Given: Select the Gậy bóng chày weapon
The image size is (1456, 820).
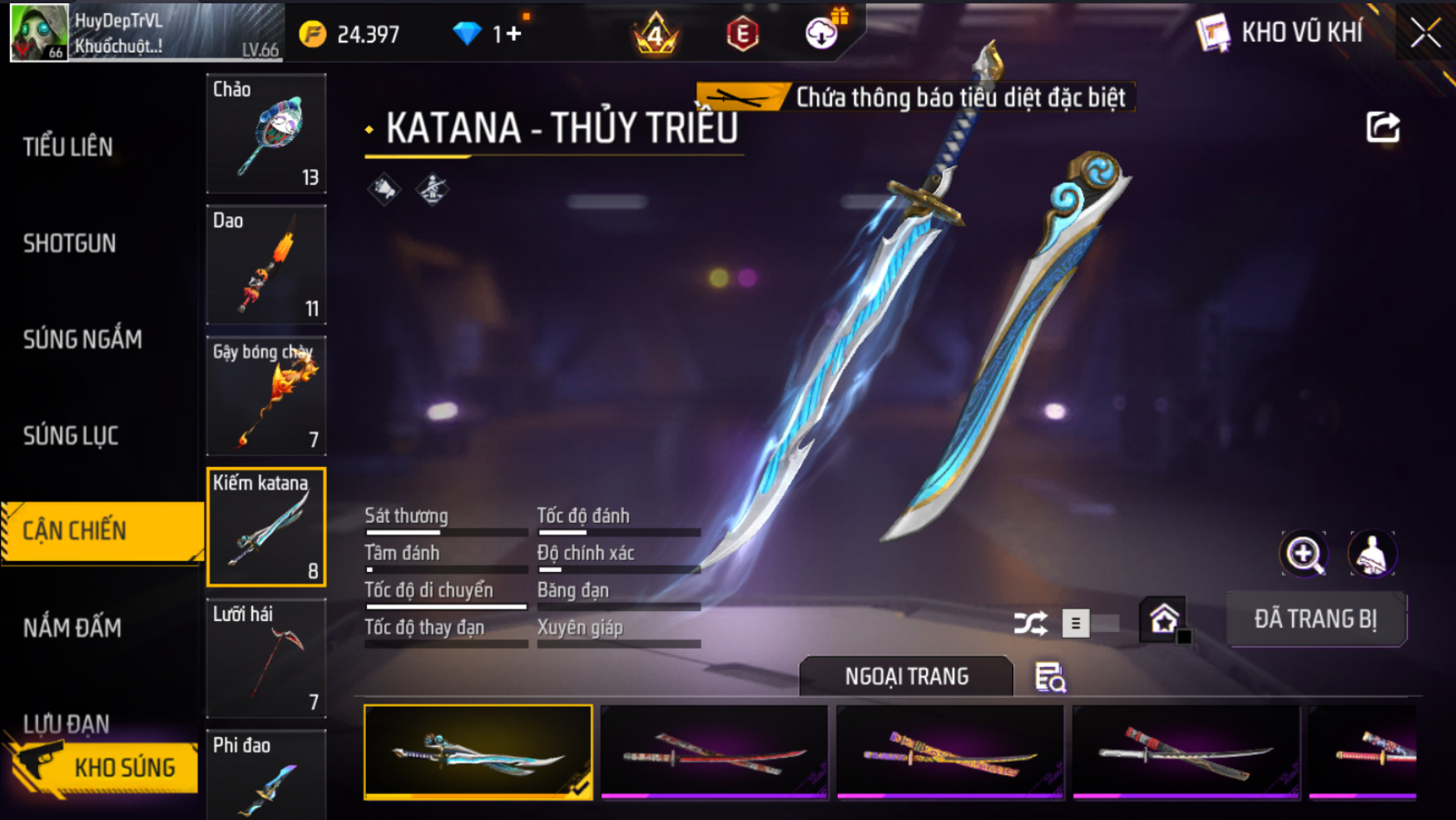Looking at the screenshot, I should pyautogui.click(x=266, y=396).
